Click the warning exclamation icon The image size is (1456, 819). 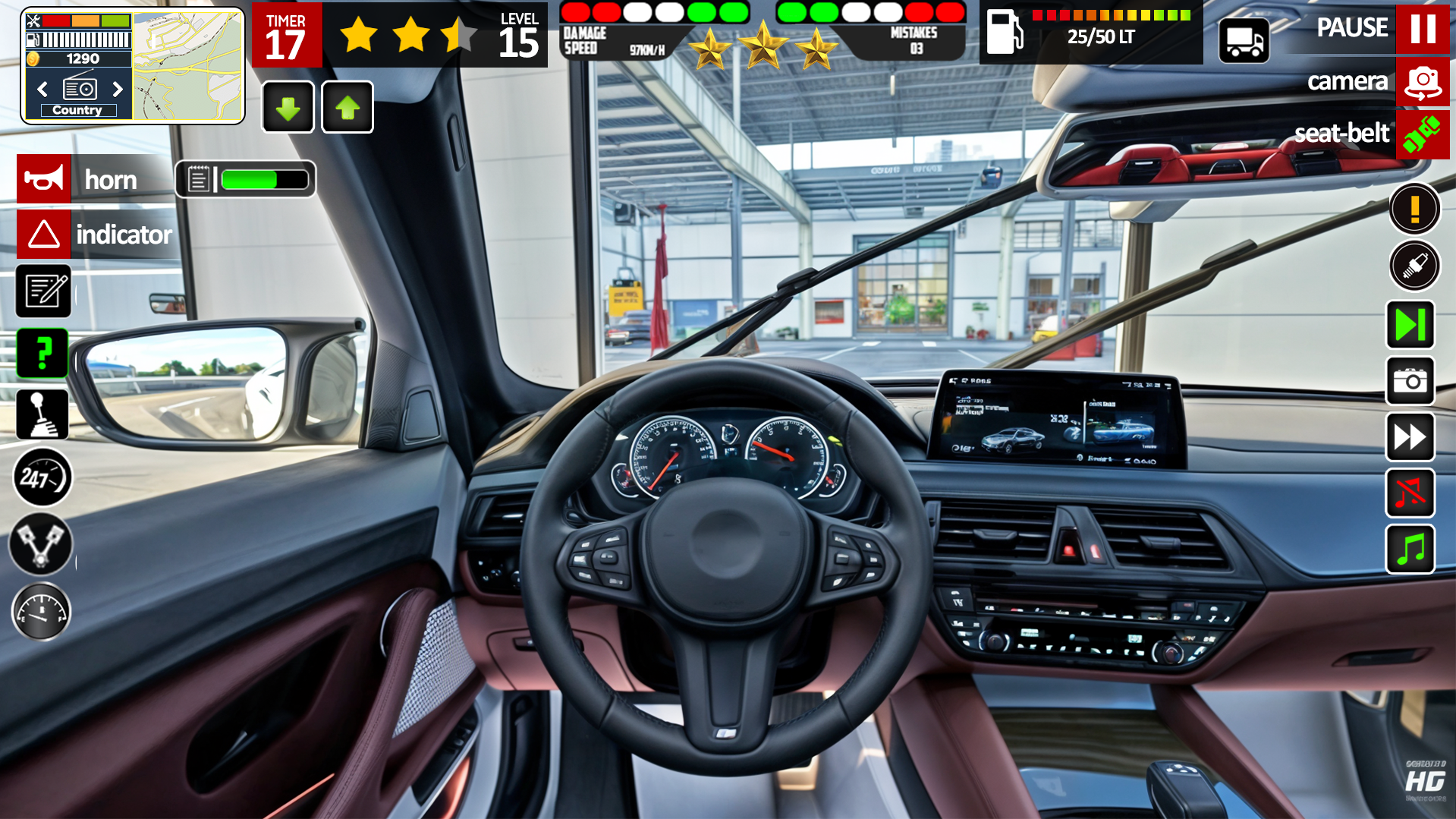point(1414,207)
